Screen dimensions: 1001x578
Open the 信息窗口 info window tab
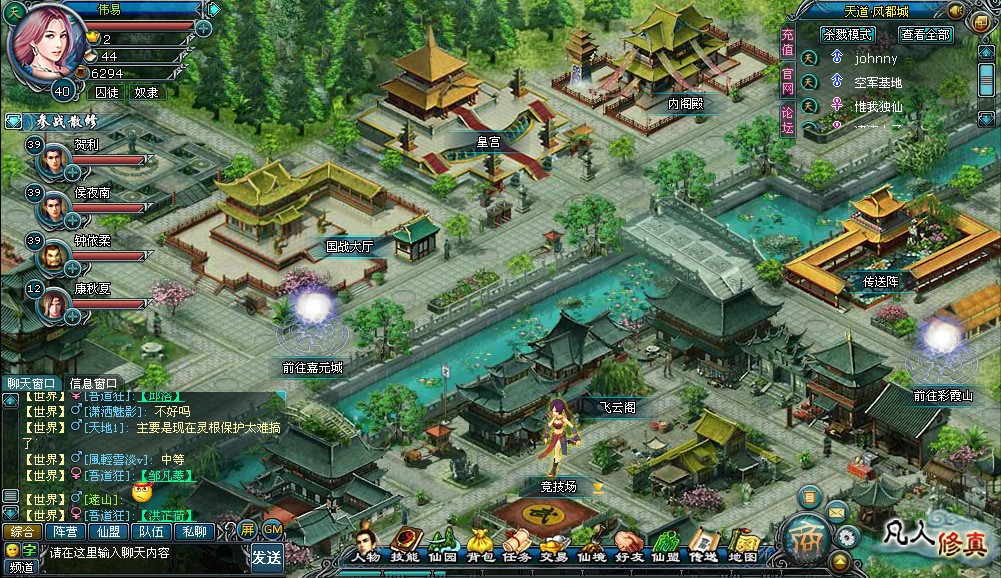(93, 383)
